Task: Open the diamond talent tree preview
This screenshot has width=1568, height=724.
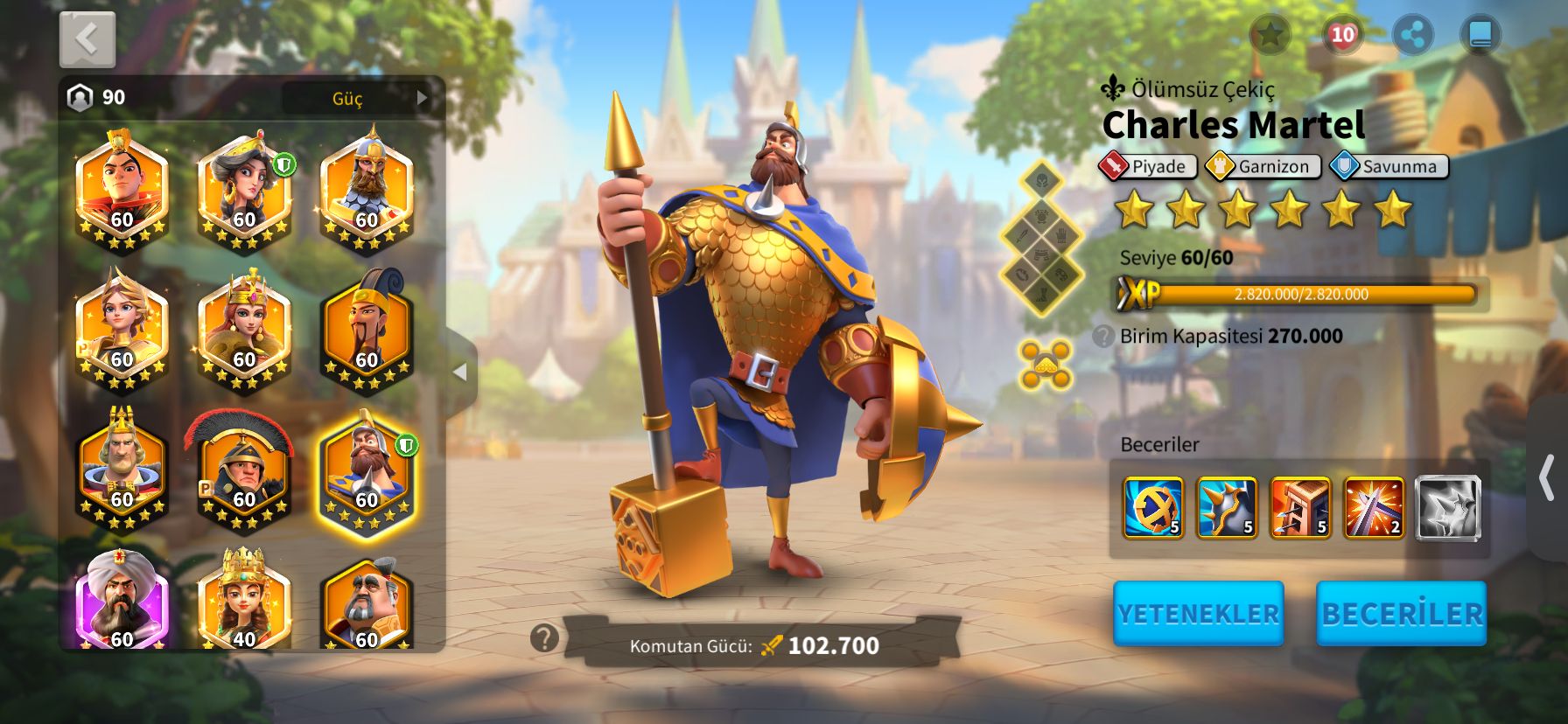Action: point(1041,238)
